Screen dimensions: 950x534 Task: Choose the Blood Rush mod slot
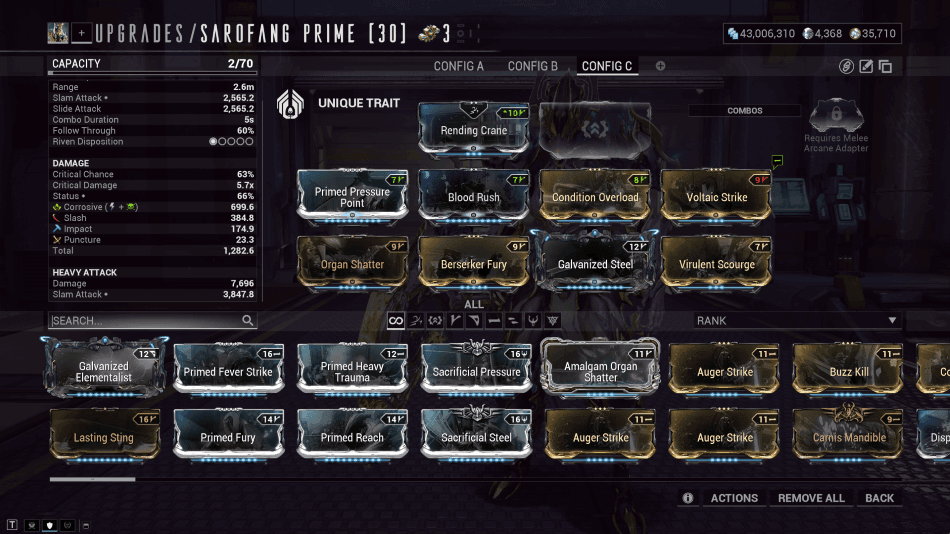tap(474, 196)
